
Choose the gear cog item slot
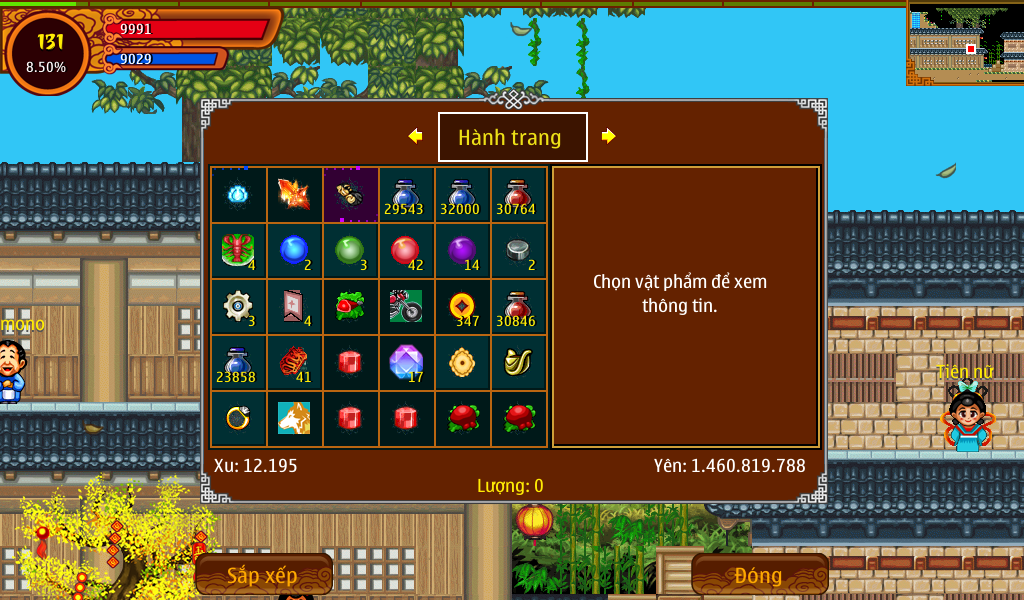pos(238,307)
